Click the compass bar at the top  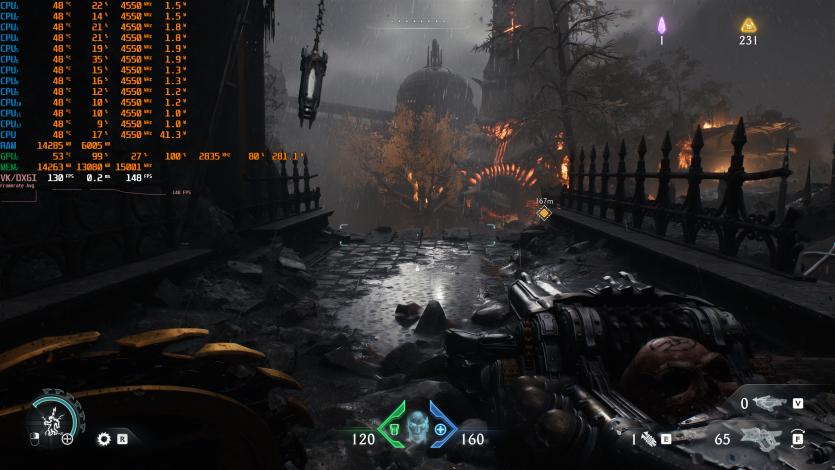tap(415, 21)
